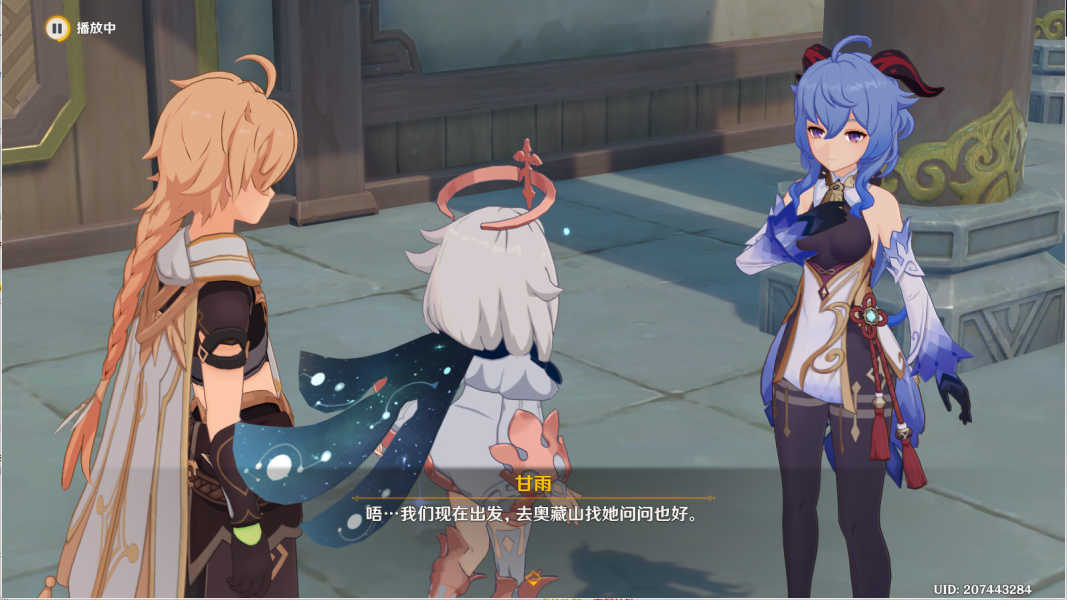
Task: Click the yellow dialogue continue arrow
Action: [x=534, y=578]
